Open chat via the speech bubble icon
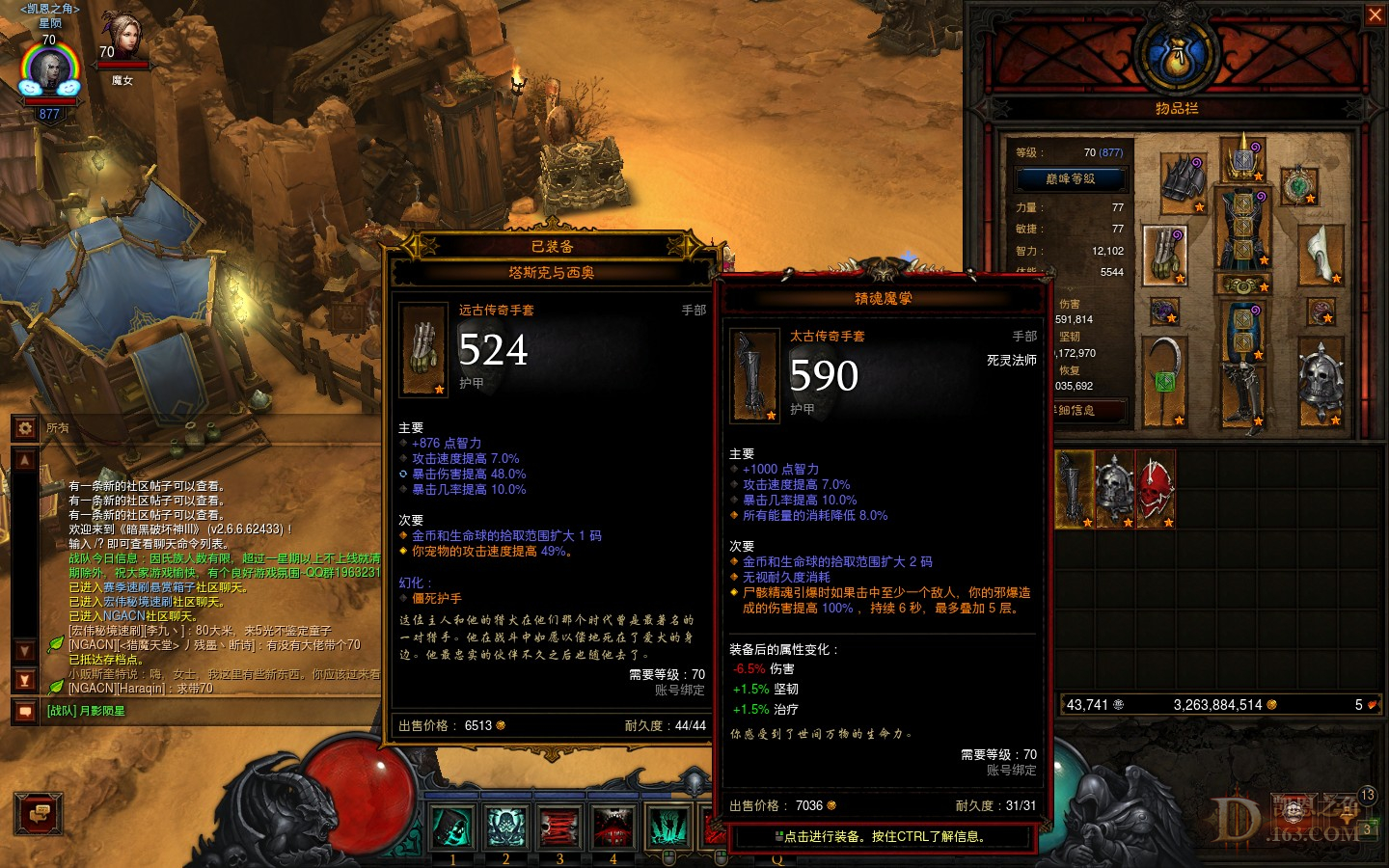The height and width of the screenshot is (868, 1389). point(24,710)
